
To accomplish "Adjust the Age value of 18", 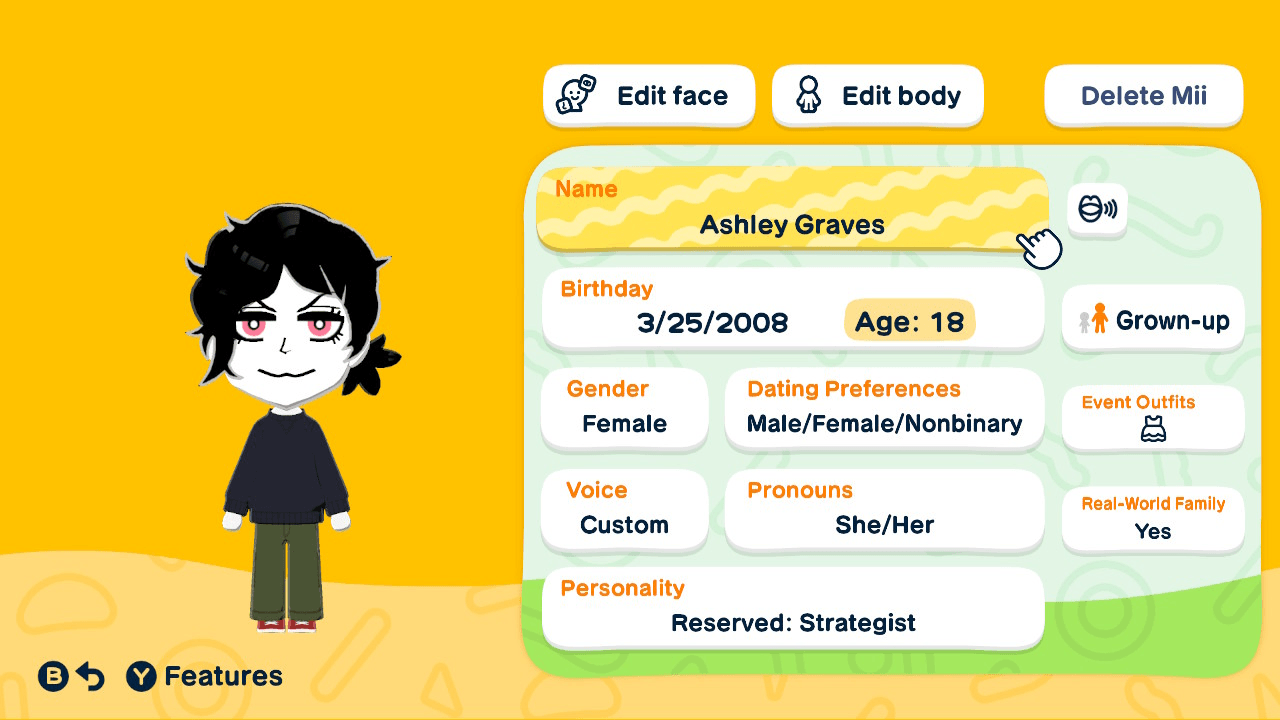I will (x=909, y=321).
